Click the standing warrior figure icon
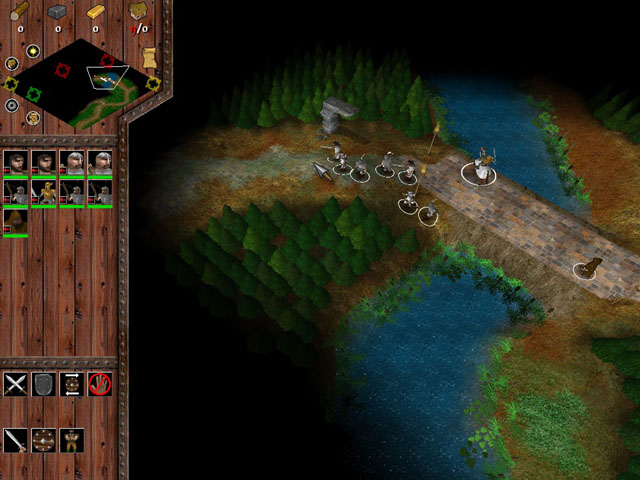 click(x=71, y=440)
